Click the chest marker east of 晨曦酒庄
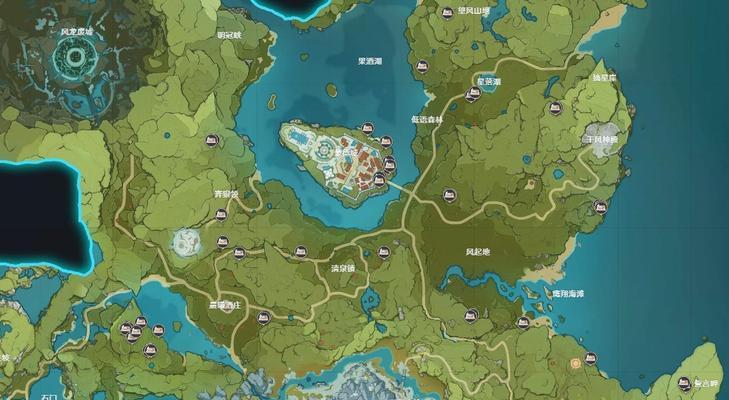 (264, 318)
